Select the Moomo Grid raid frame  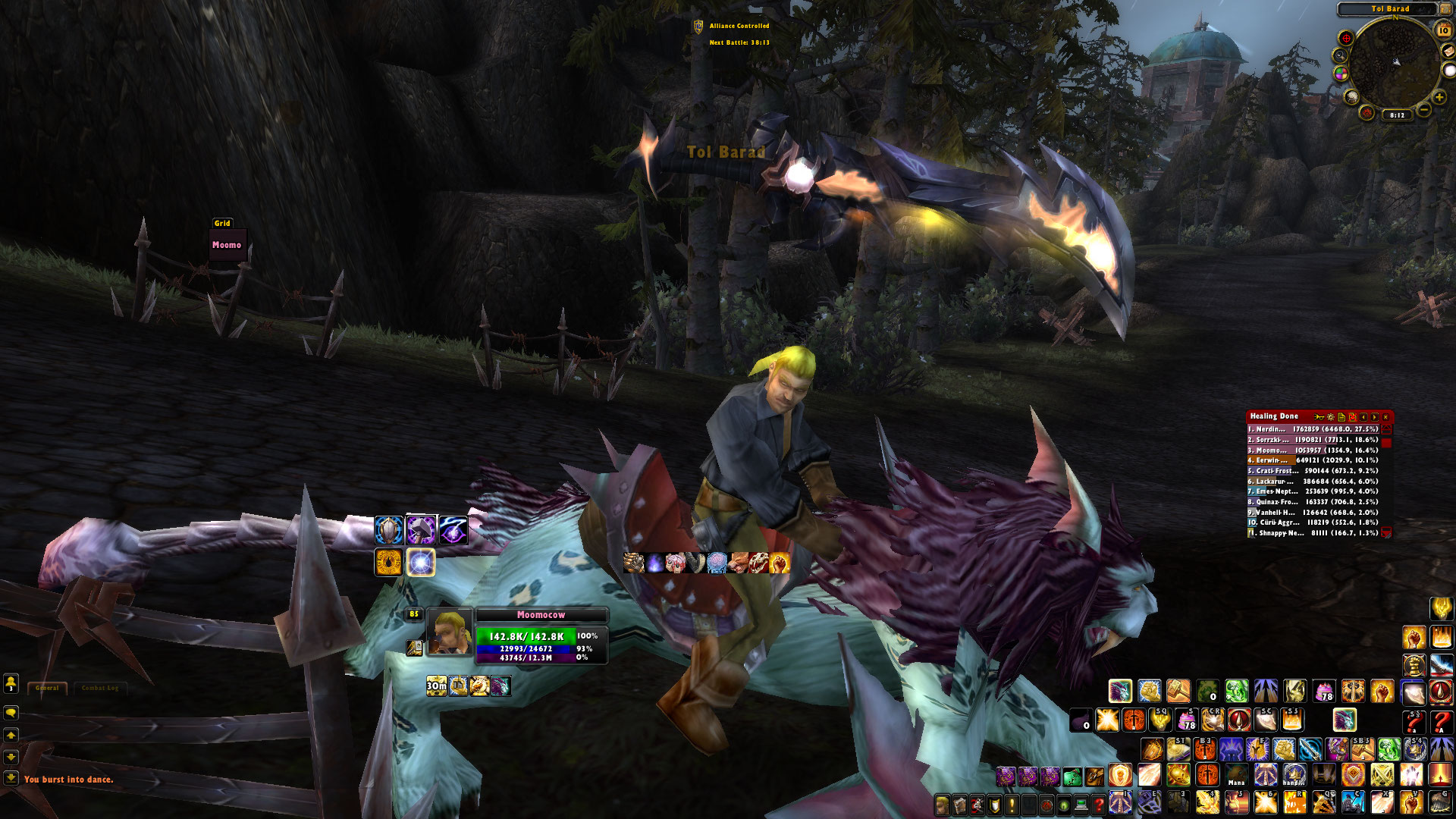[x=227, y=245]
